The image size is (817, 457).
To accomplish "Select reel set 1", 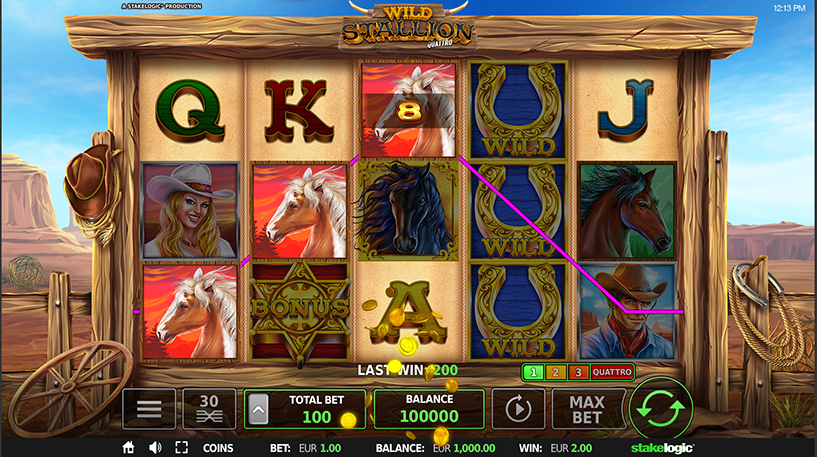I will (x=534, y=372).
